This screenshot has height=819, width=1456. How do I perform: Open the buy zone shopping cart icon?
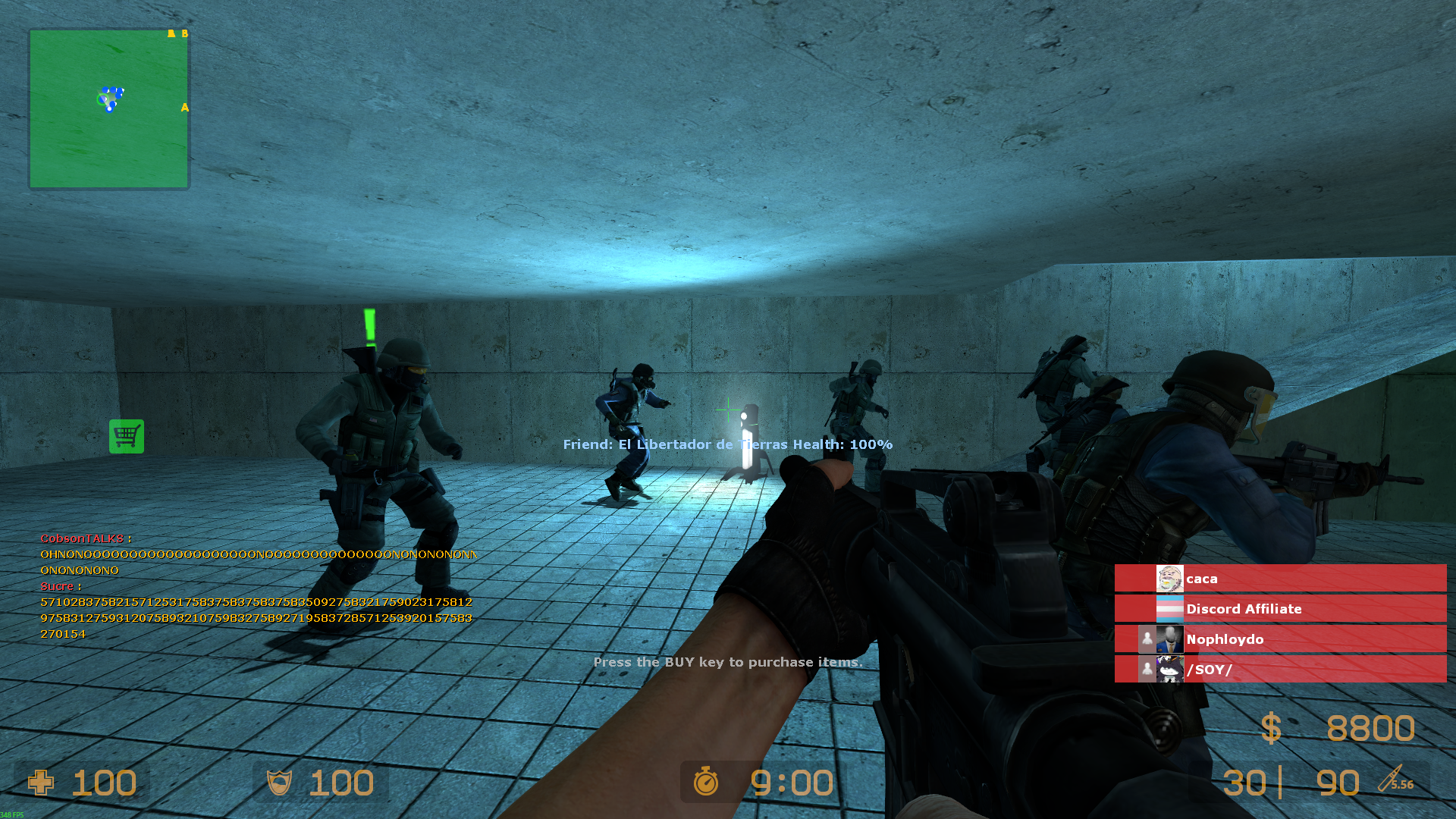pos(127,437)
